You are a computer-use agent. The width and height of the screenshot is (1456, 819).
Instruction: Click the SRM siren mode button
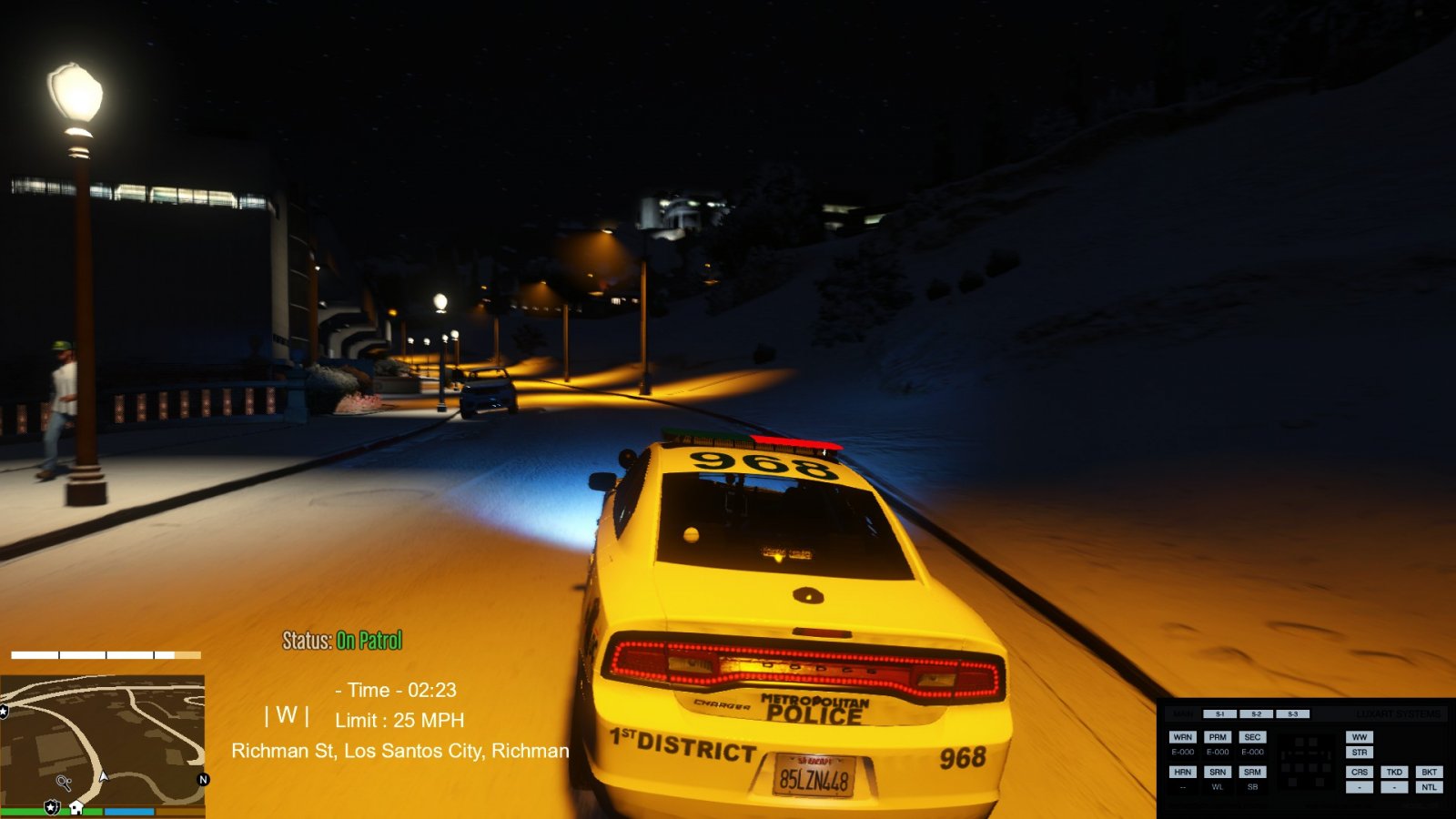click(x=1252, y=772)
